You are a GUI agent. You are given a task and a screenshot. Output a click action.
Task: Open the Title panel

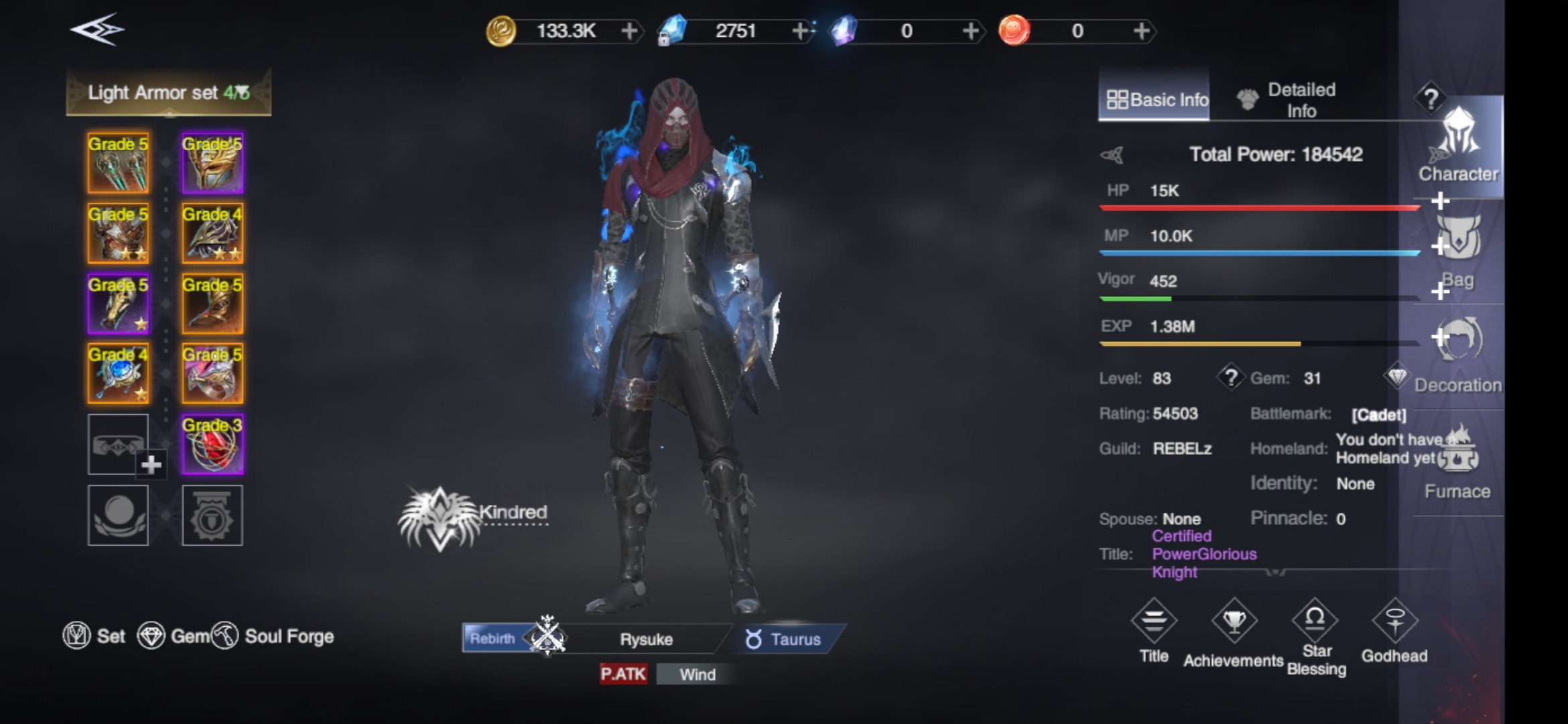1154,631
